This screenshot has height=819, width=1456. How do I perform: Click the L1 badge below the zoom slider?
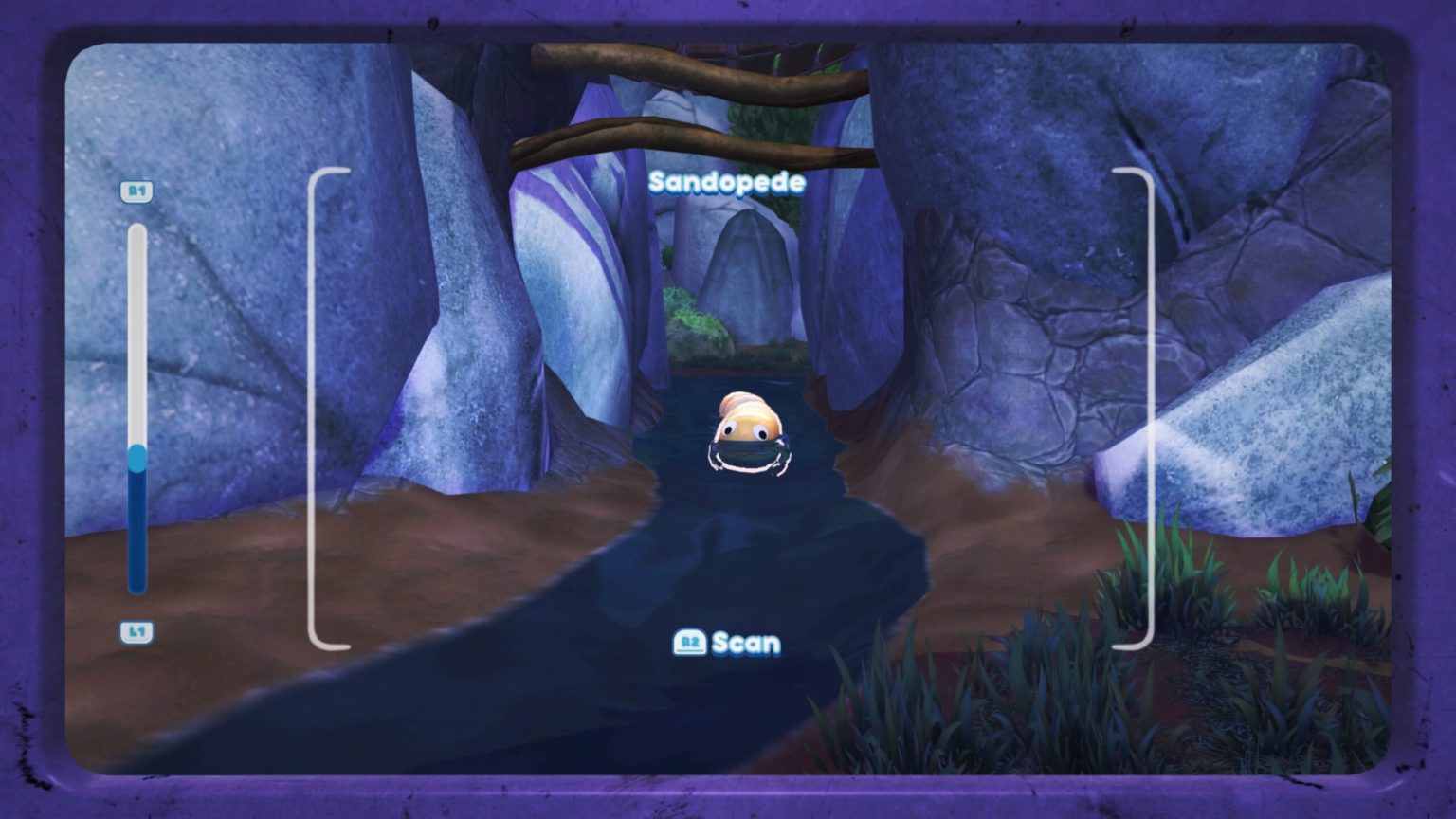[138, 631]
